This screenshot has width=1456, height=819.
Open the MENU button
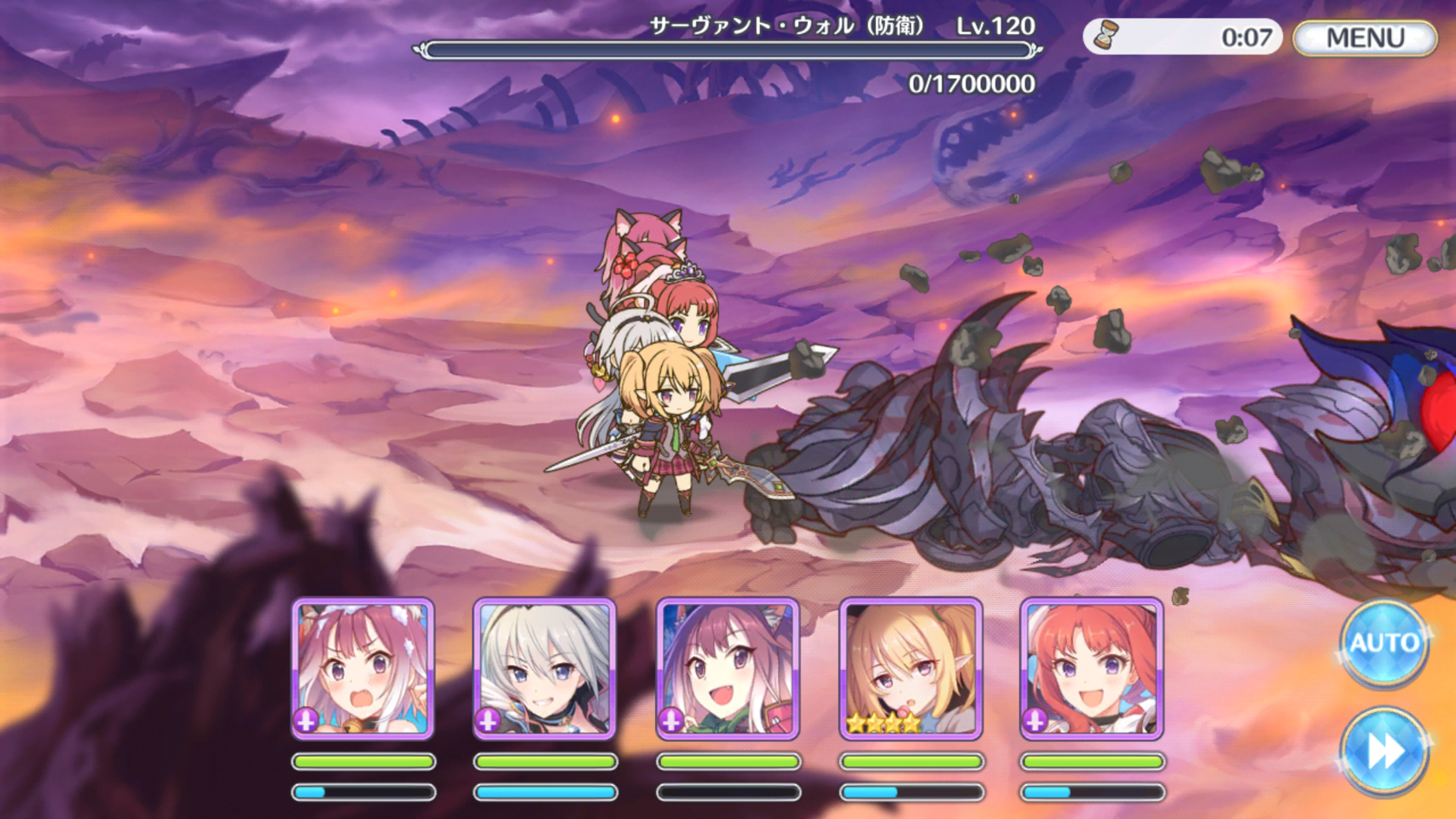(x=1364, y=38)
